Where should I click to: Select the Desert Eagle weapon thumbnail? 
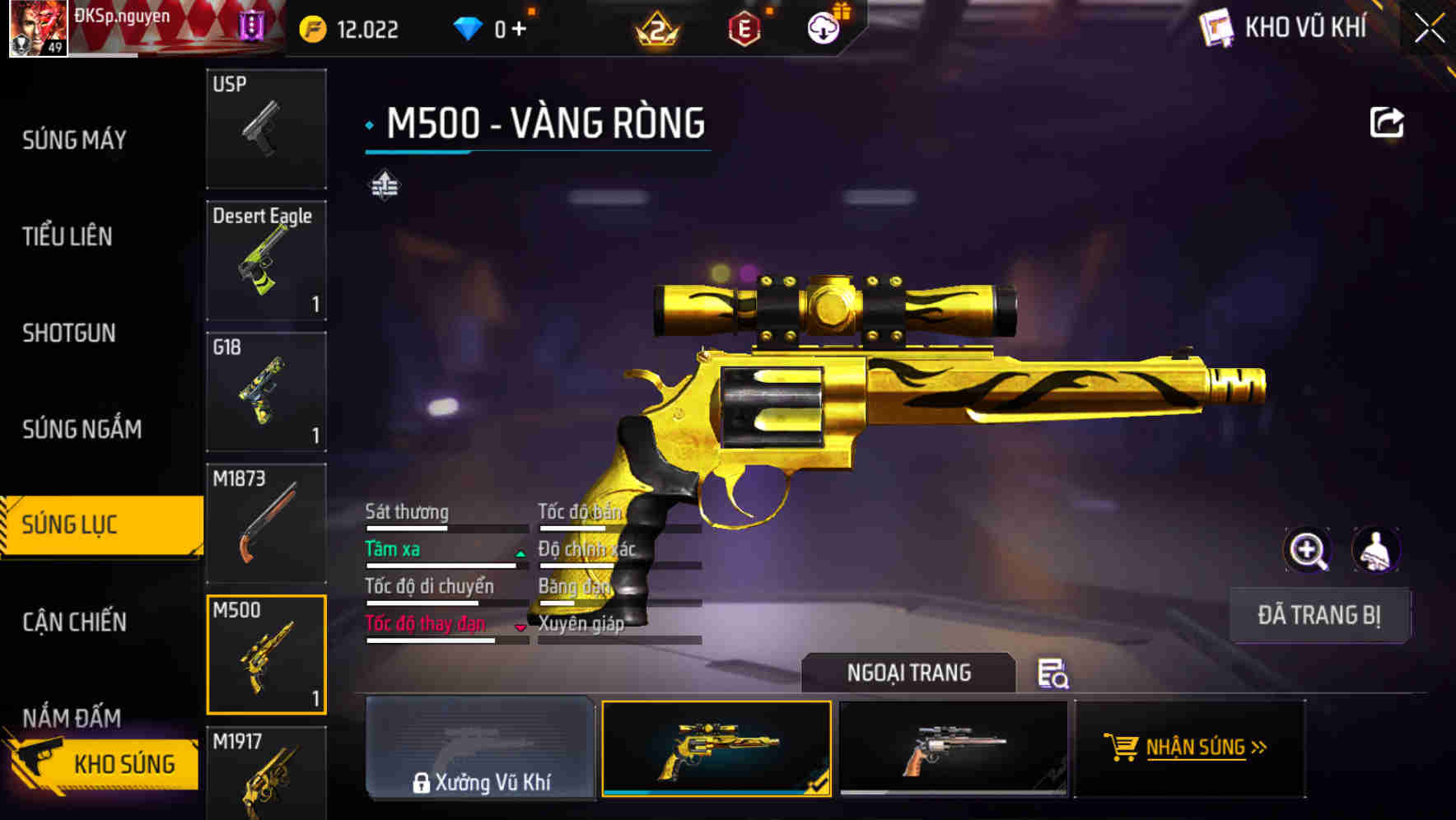tap(266, 259)
